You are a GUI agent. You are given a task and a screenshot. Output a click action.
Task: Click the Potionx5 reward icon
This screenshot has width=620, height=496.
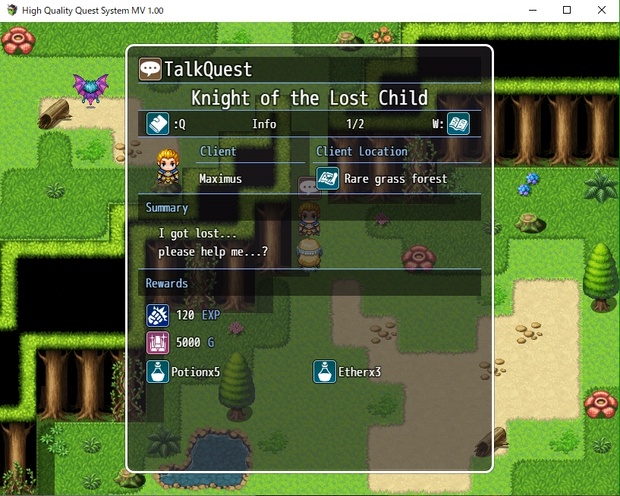pos(158,372)
